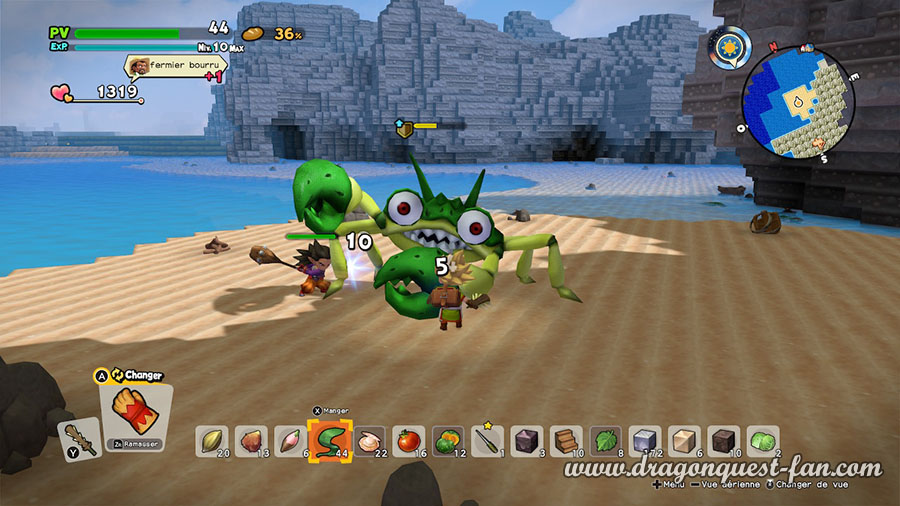Click the fermier bourru notification bubble
Viewport: 900px width, 506px height.
pyautogui.click(x=176, y=66)
